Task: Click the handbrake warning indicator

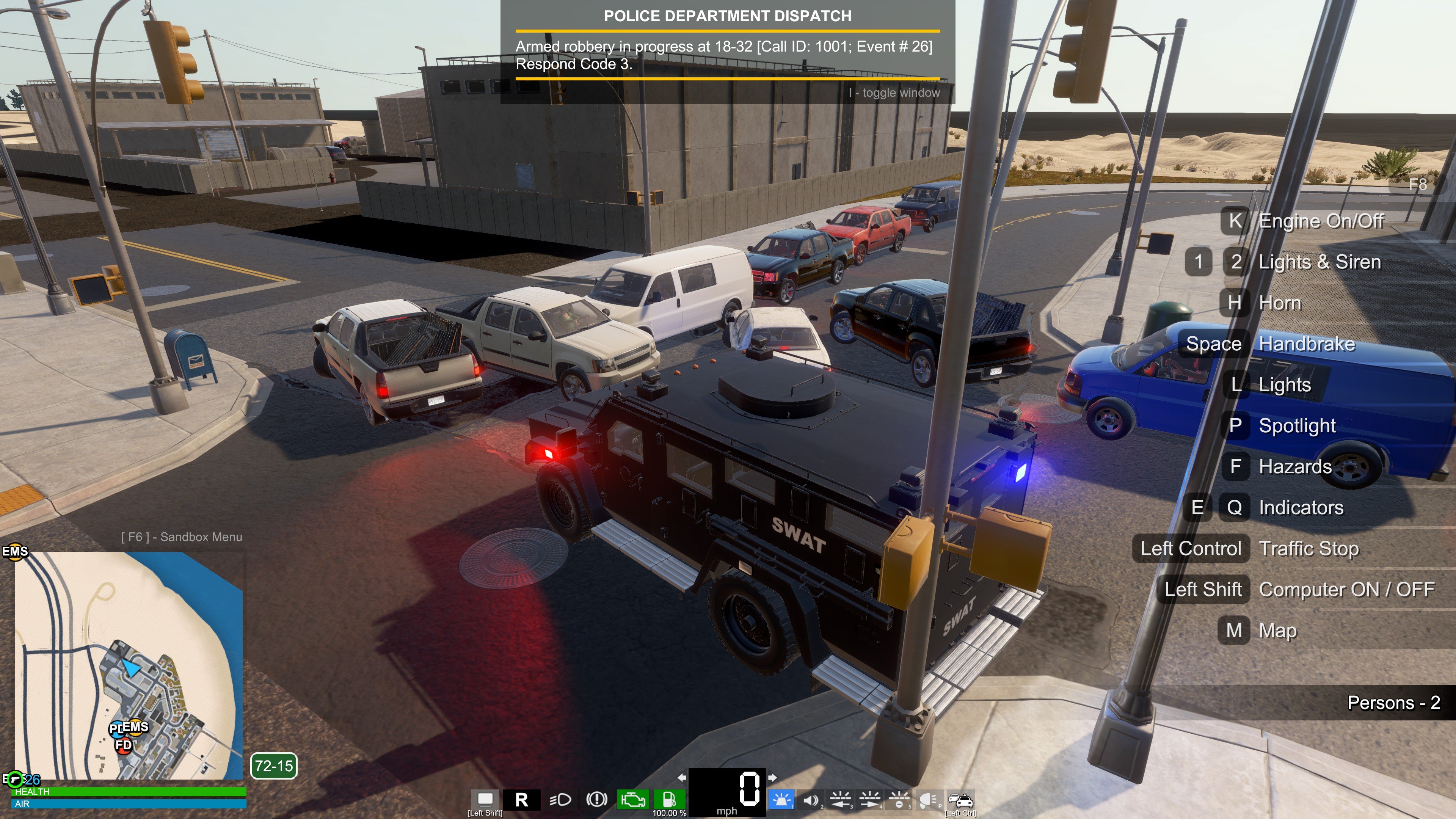Action: coord(596,799)
